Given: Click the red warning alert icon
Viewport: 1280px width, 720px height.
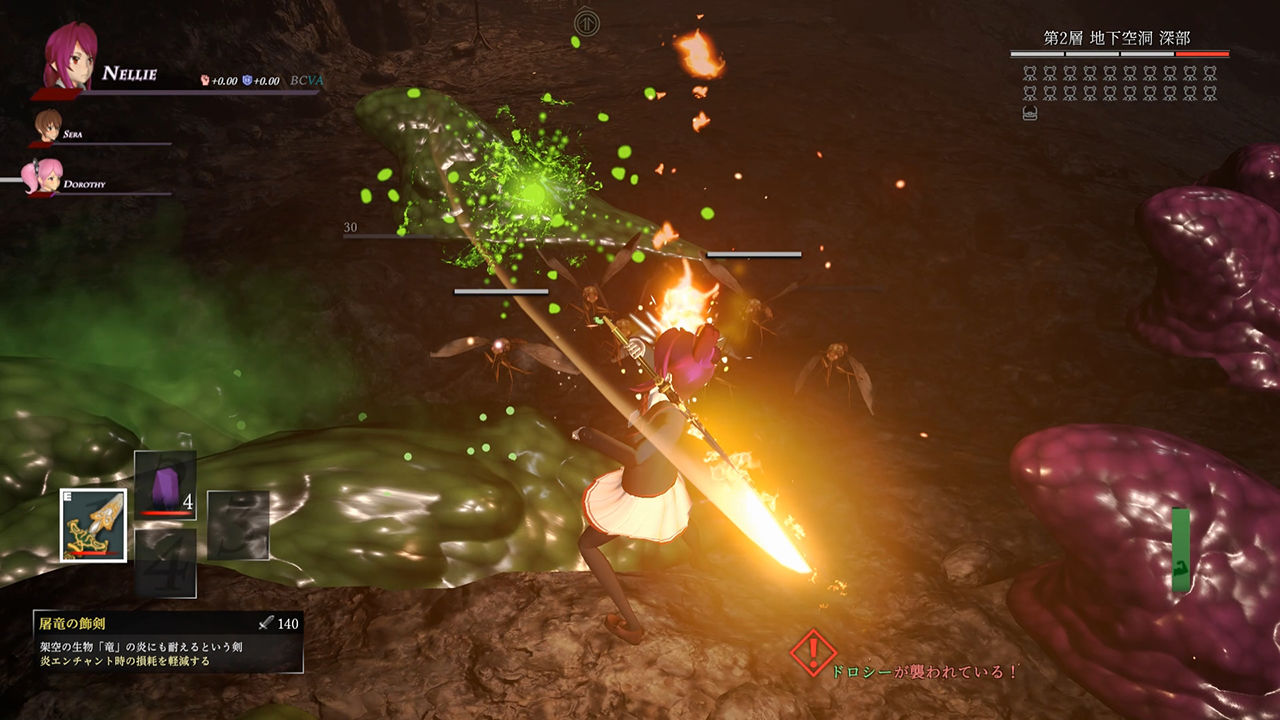Looking at the screenshot, I should coord(812,653).
